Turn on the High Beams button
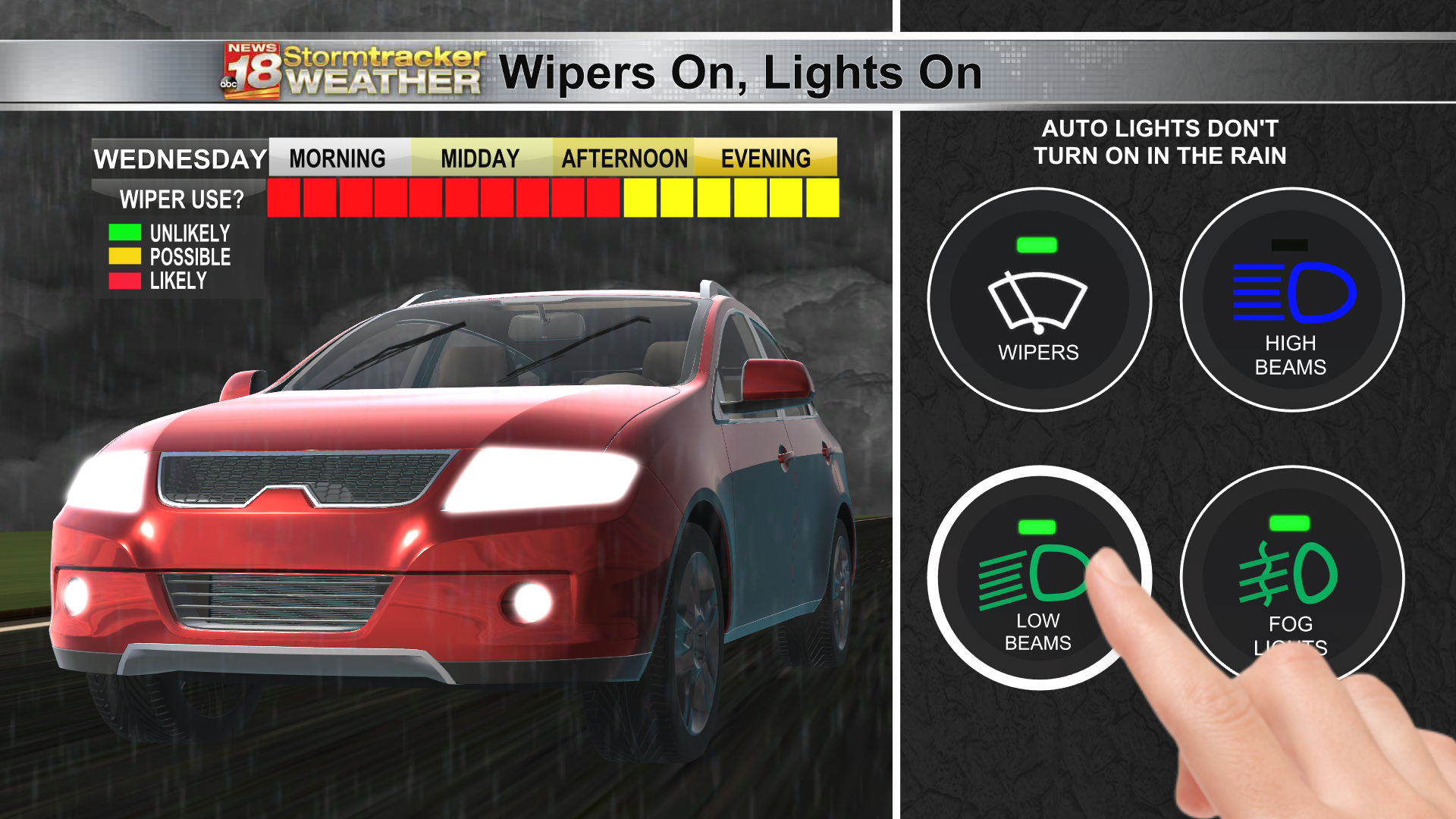Image resolution: width=1456 pixels, height=819 pixels. tap(1291, 300)
